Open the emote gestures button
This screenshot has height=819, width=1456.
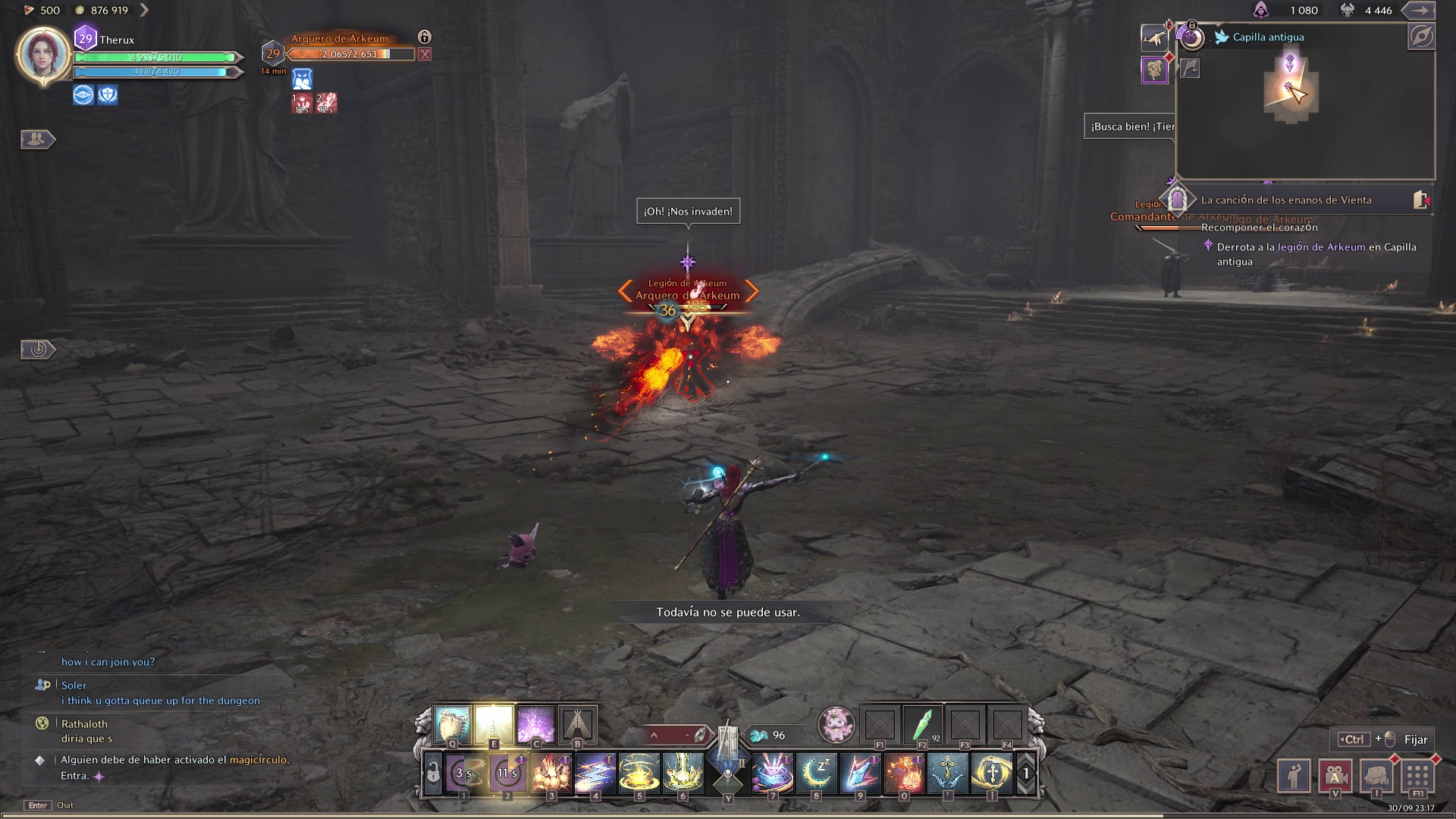tap(1294, 776)
